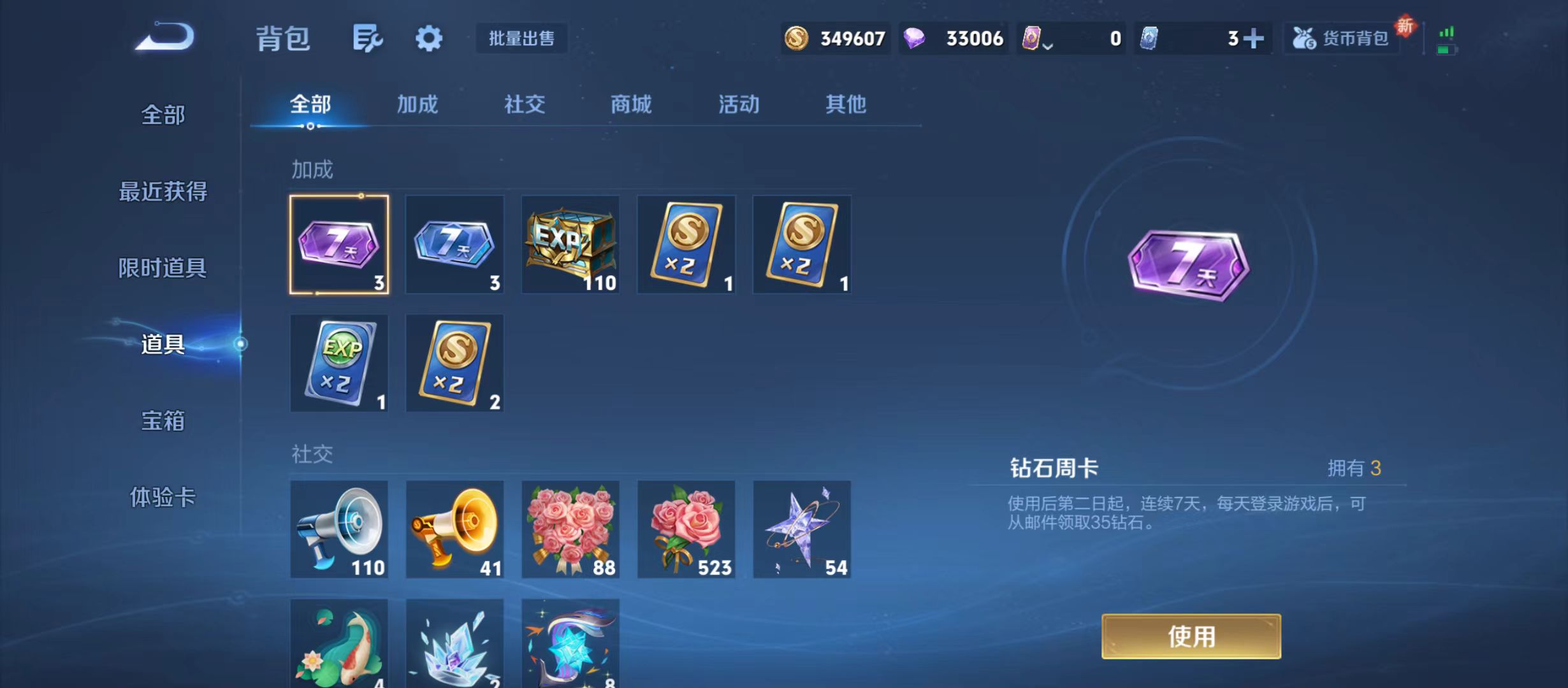Open the EXP treasure chest item
The image size is (1568, 688).
pos(570,245)
